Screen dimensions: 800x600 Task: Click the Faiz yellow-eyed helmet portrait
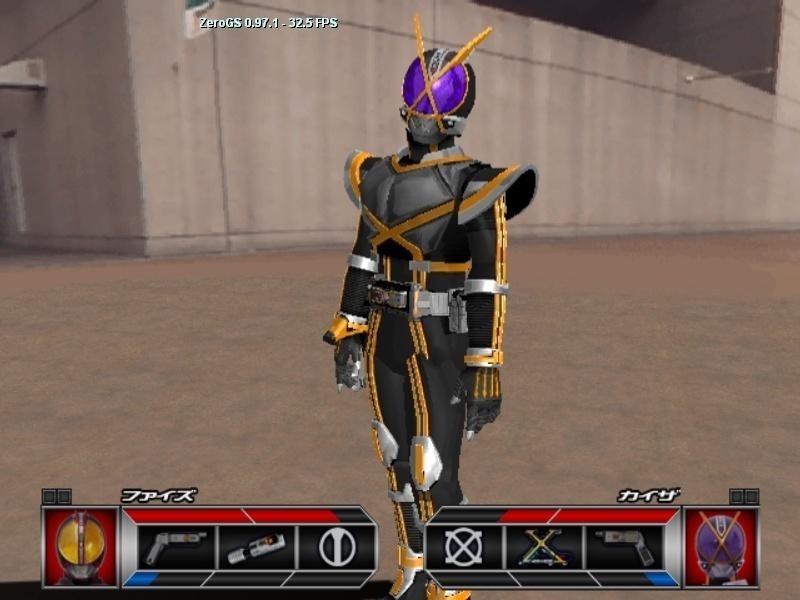tap(80, 546)
